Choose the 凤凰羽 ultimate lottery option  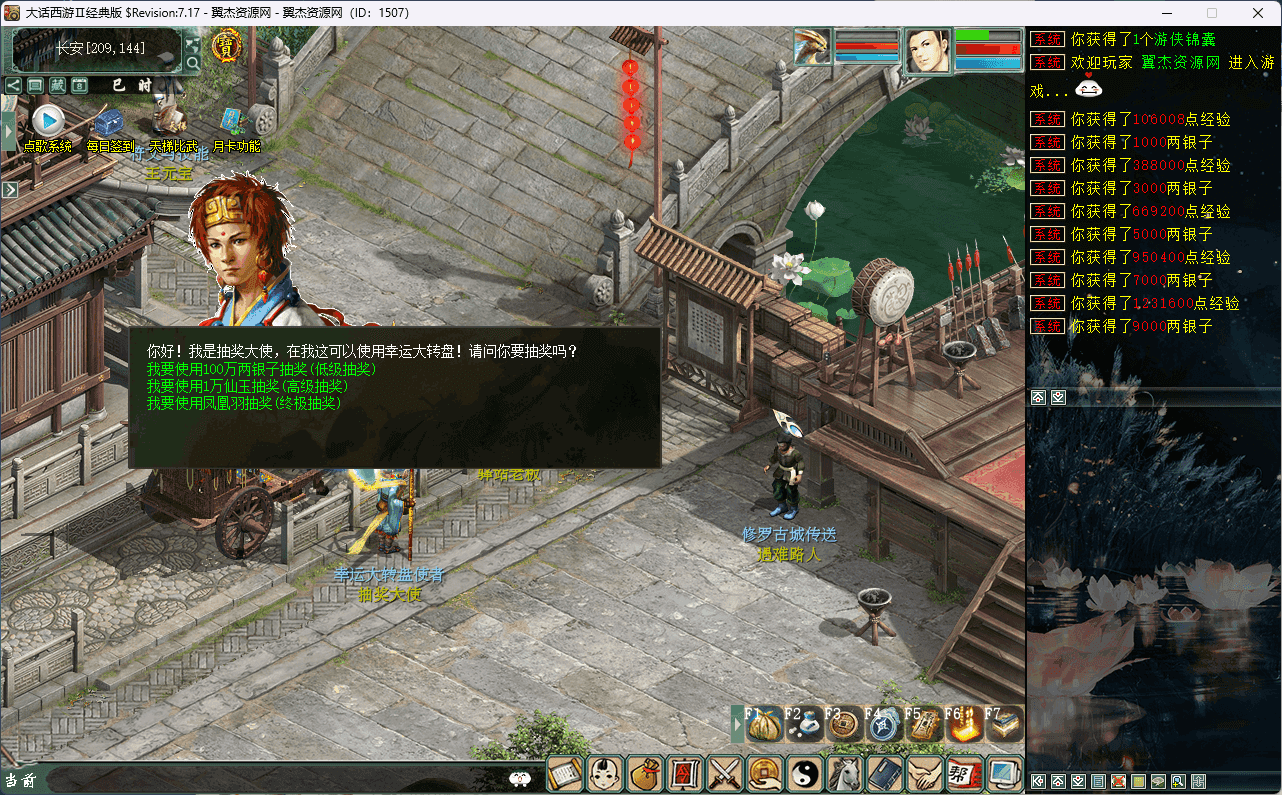pyautogui.click(x=244, y=403)
